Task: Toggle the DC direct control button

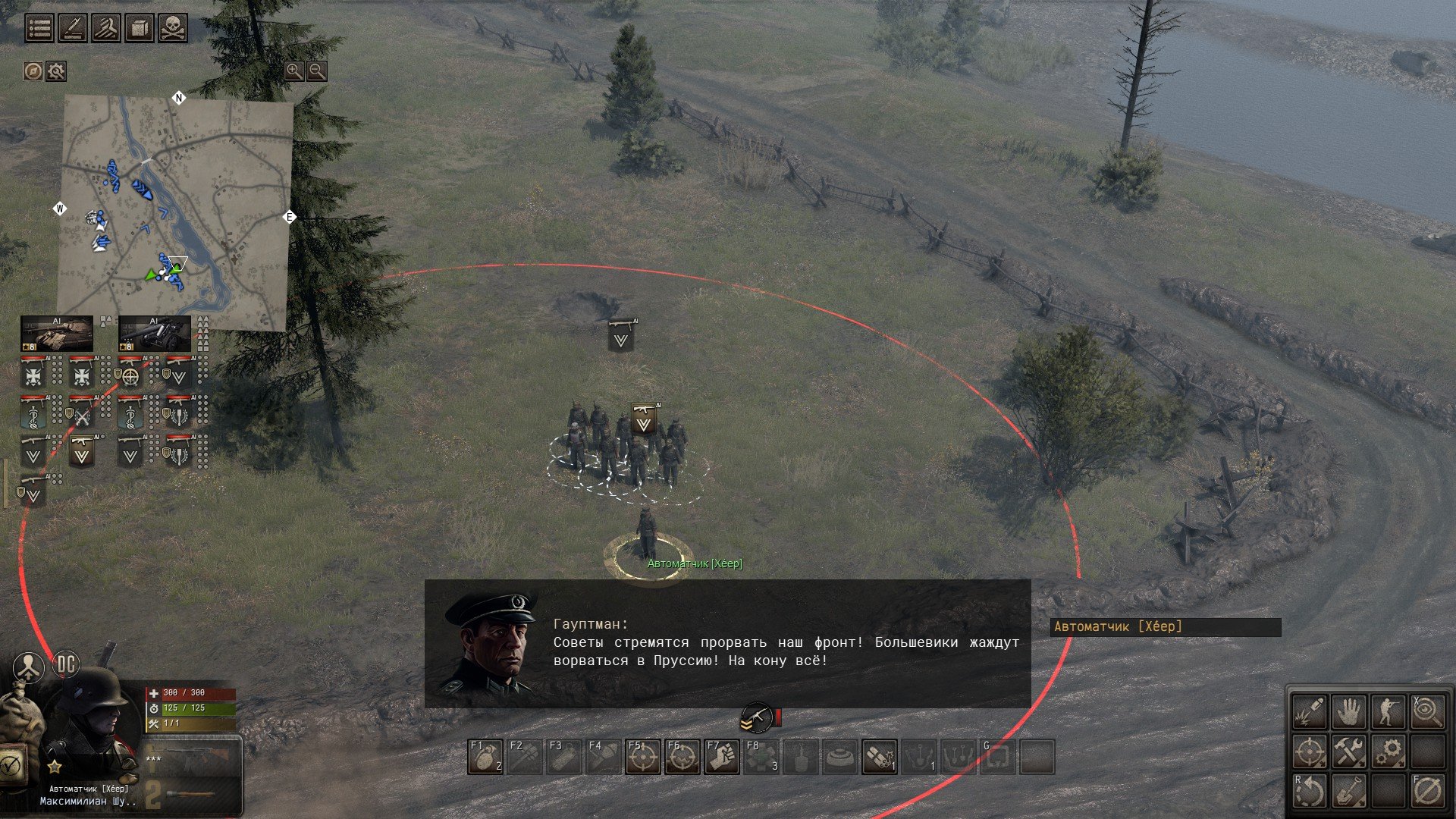Action: [67, 665]
